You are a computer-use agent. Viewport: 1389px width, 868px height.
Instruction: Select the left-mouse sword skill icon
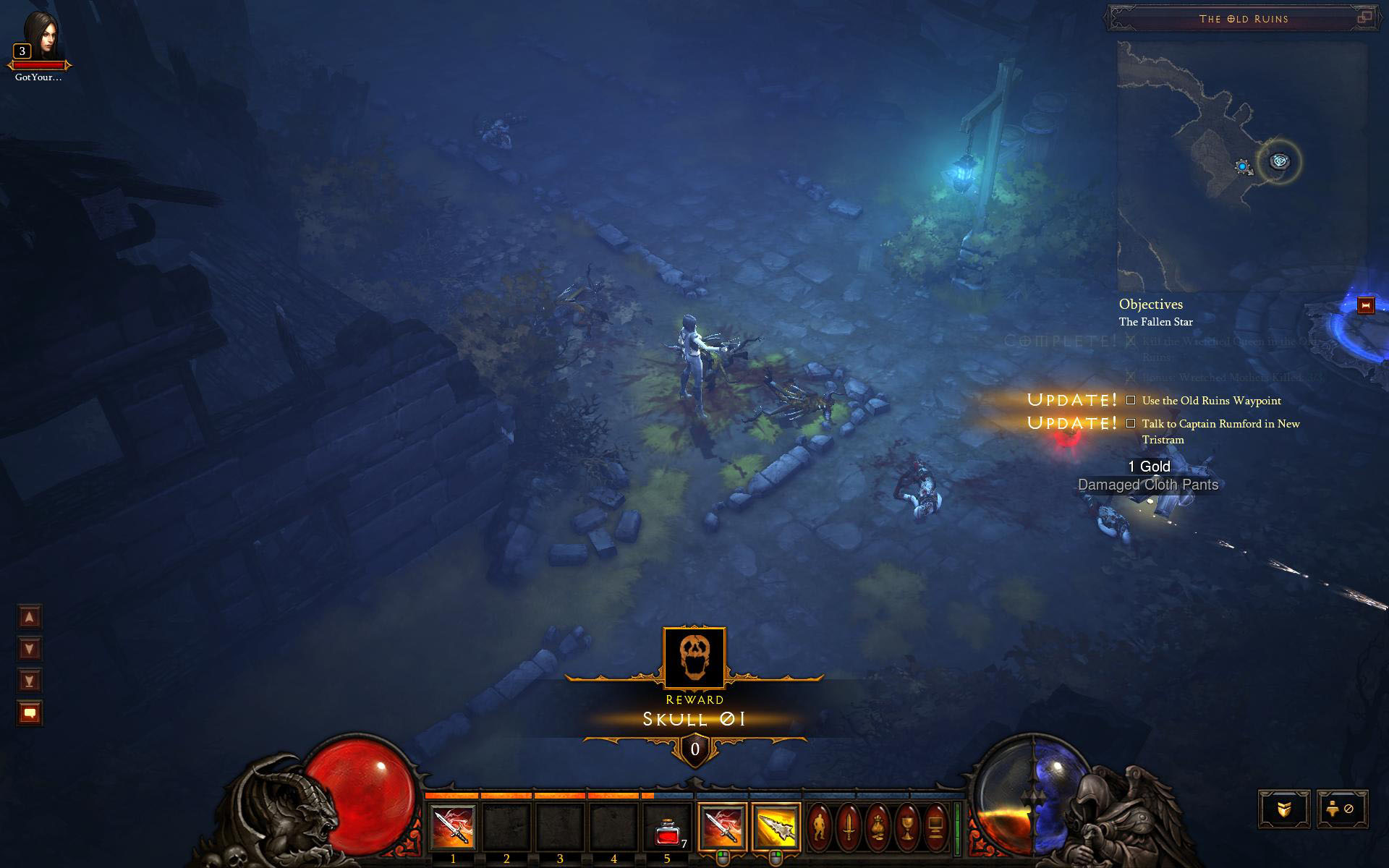tap(721, 826)
